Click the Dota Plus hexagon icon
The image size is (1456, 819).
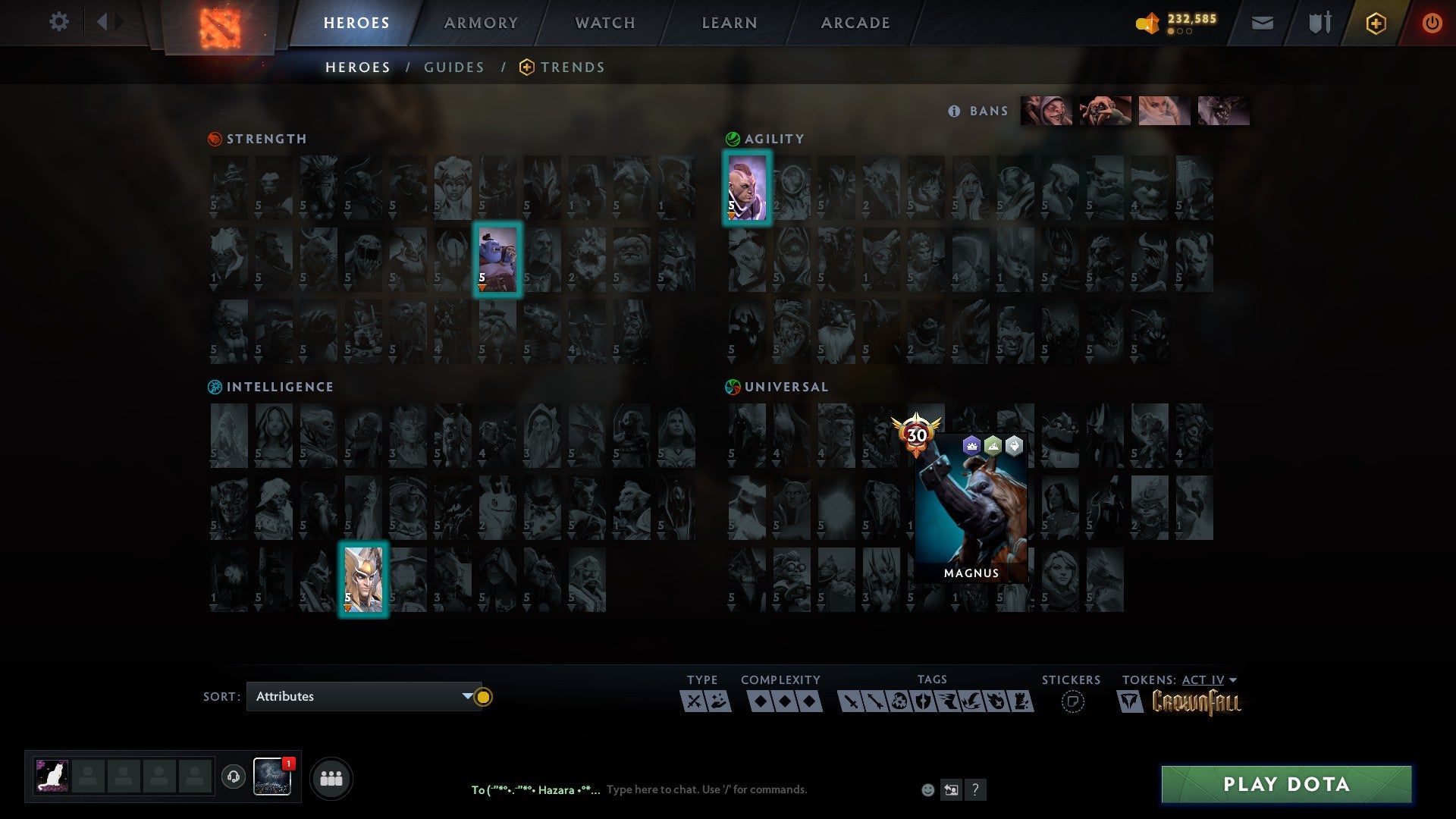click(1376, 23)
